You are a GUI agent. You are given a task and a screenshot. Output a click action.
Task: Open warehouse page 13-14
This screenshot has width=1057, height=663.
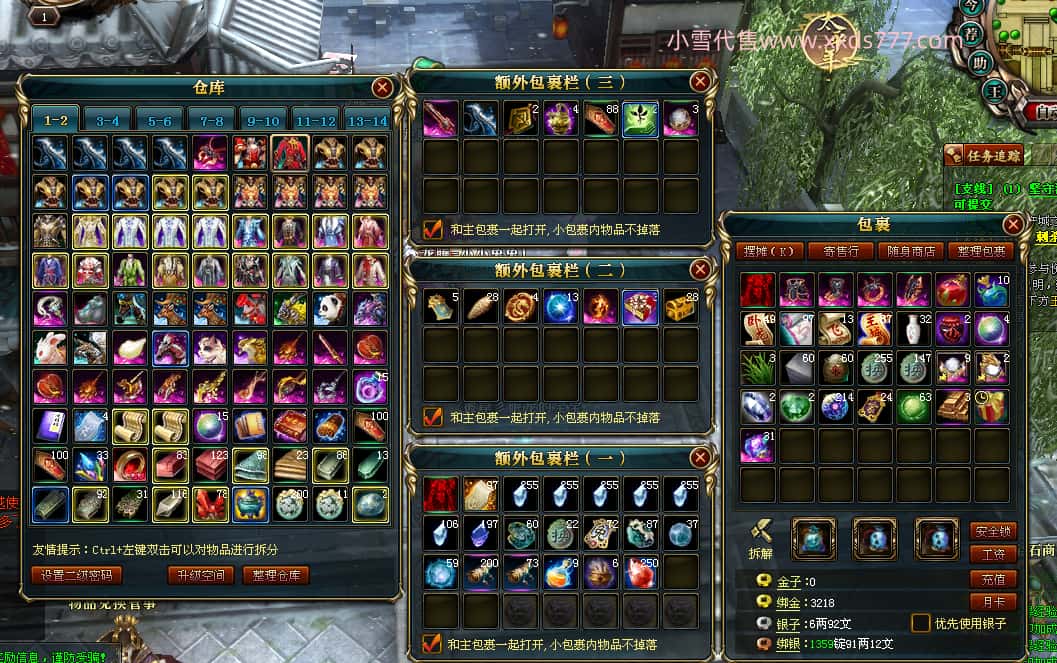coord(365,121)
